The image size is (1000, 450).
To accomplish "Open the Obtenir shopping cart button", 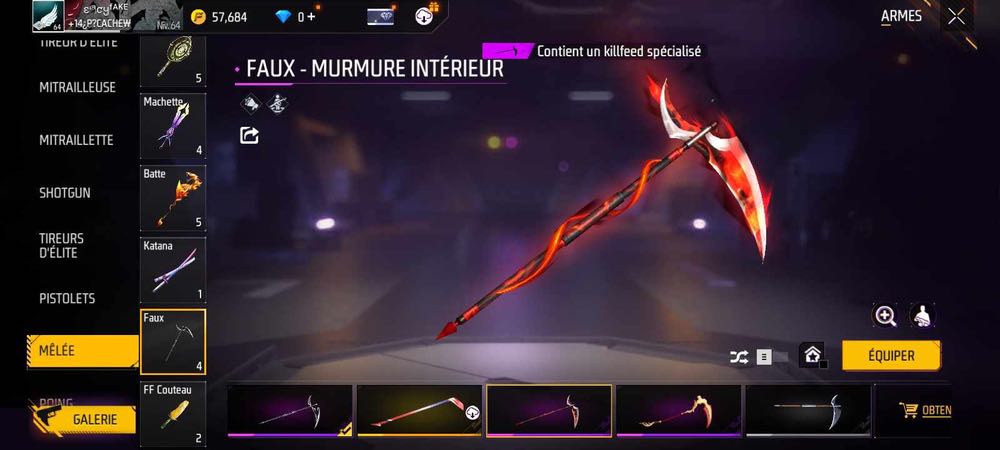I will click(x=925, y=410).
